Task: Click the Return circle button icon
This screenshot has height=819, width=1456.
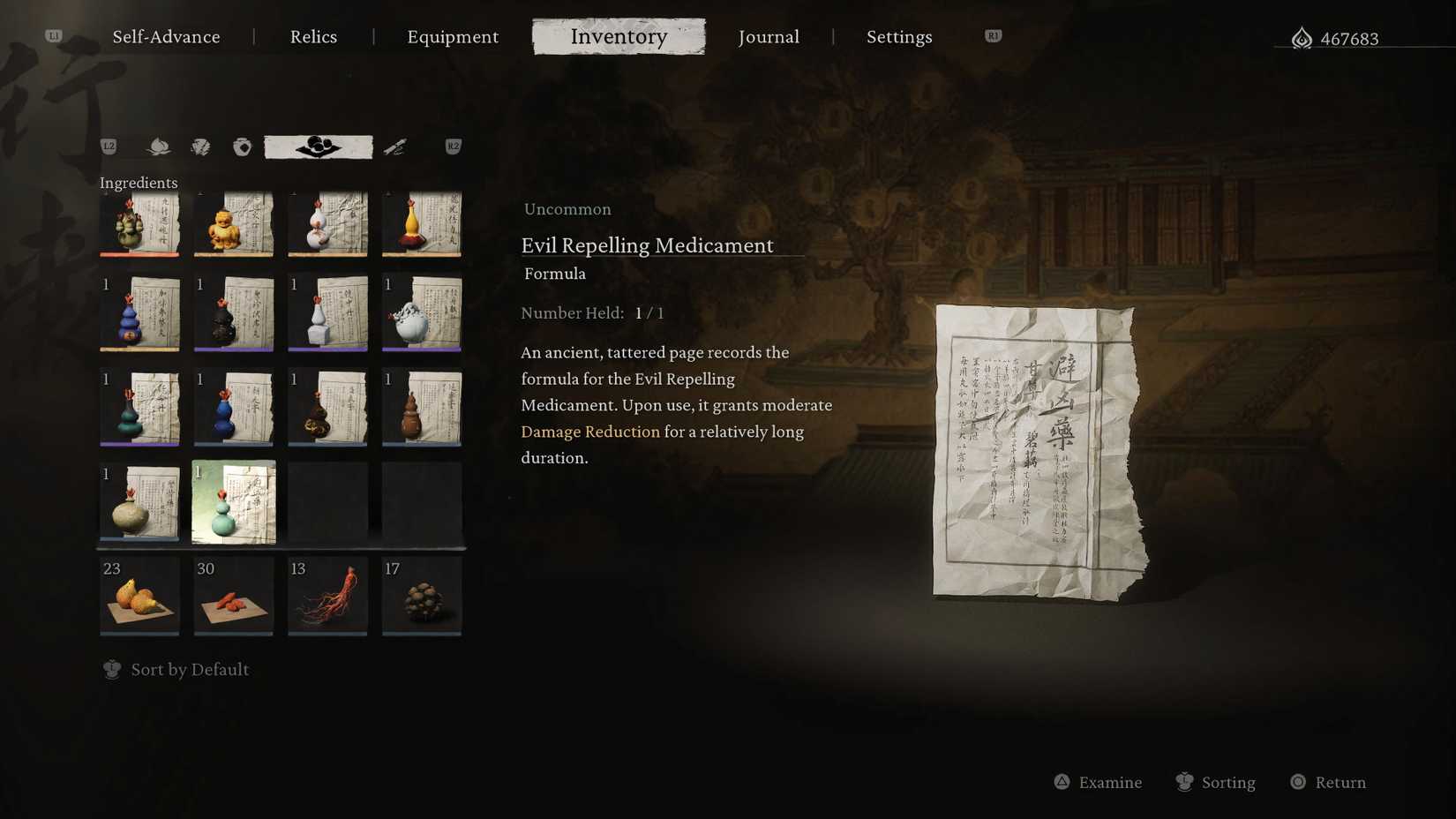Action: (1297, 782)
